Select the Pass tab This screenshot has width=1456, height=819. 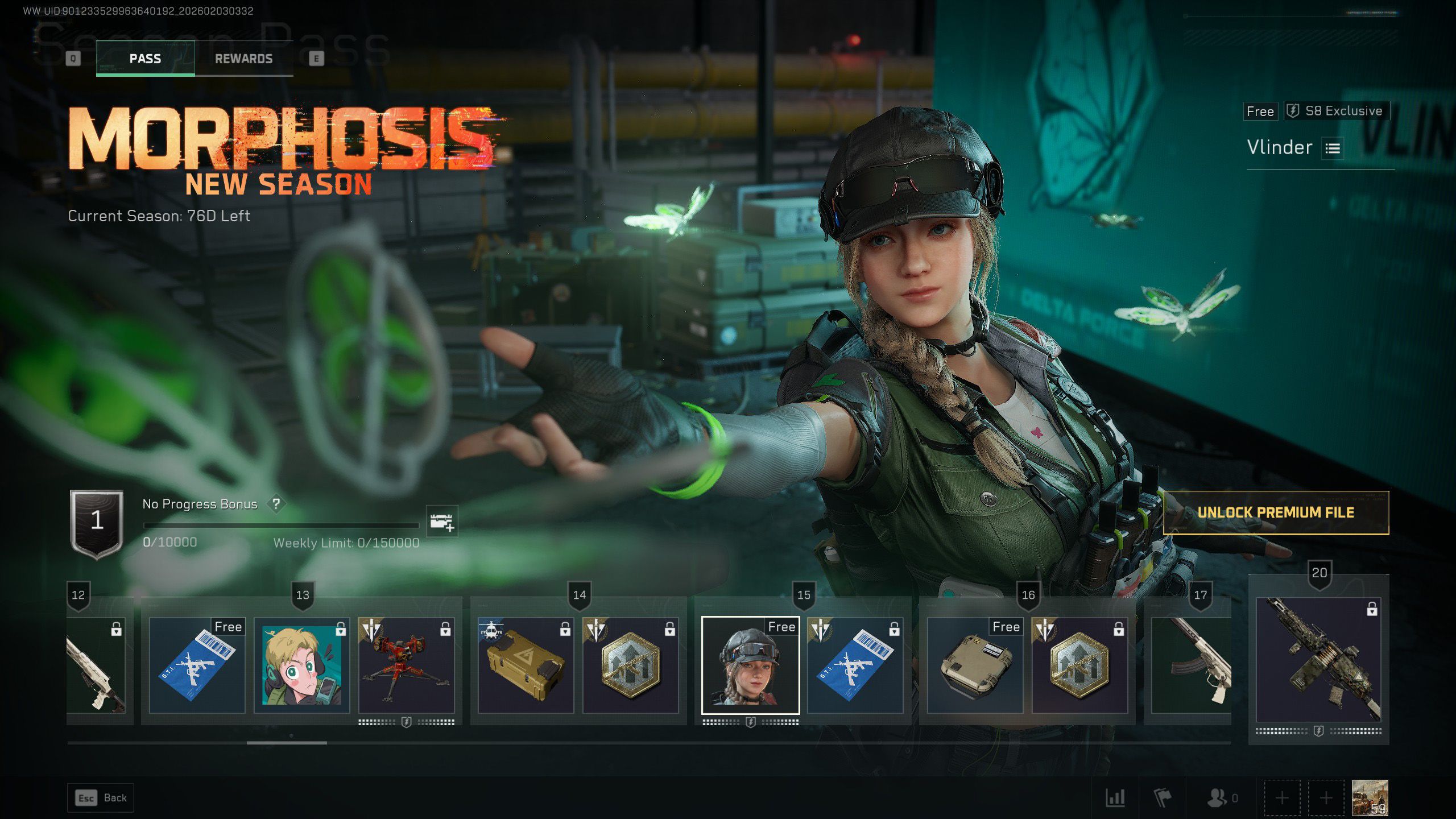tap(145, 59)
